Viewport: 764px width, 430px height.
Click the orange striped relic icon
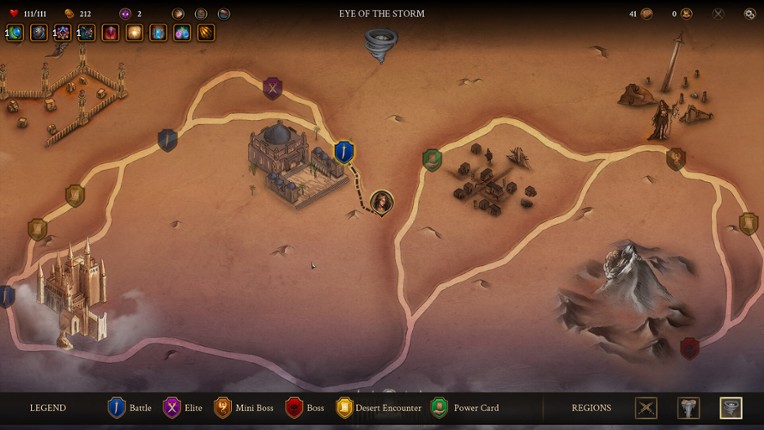(x=206, y=33)
